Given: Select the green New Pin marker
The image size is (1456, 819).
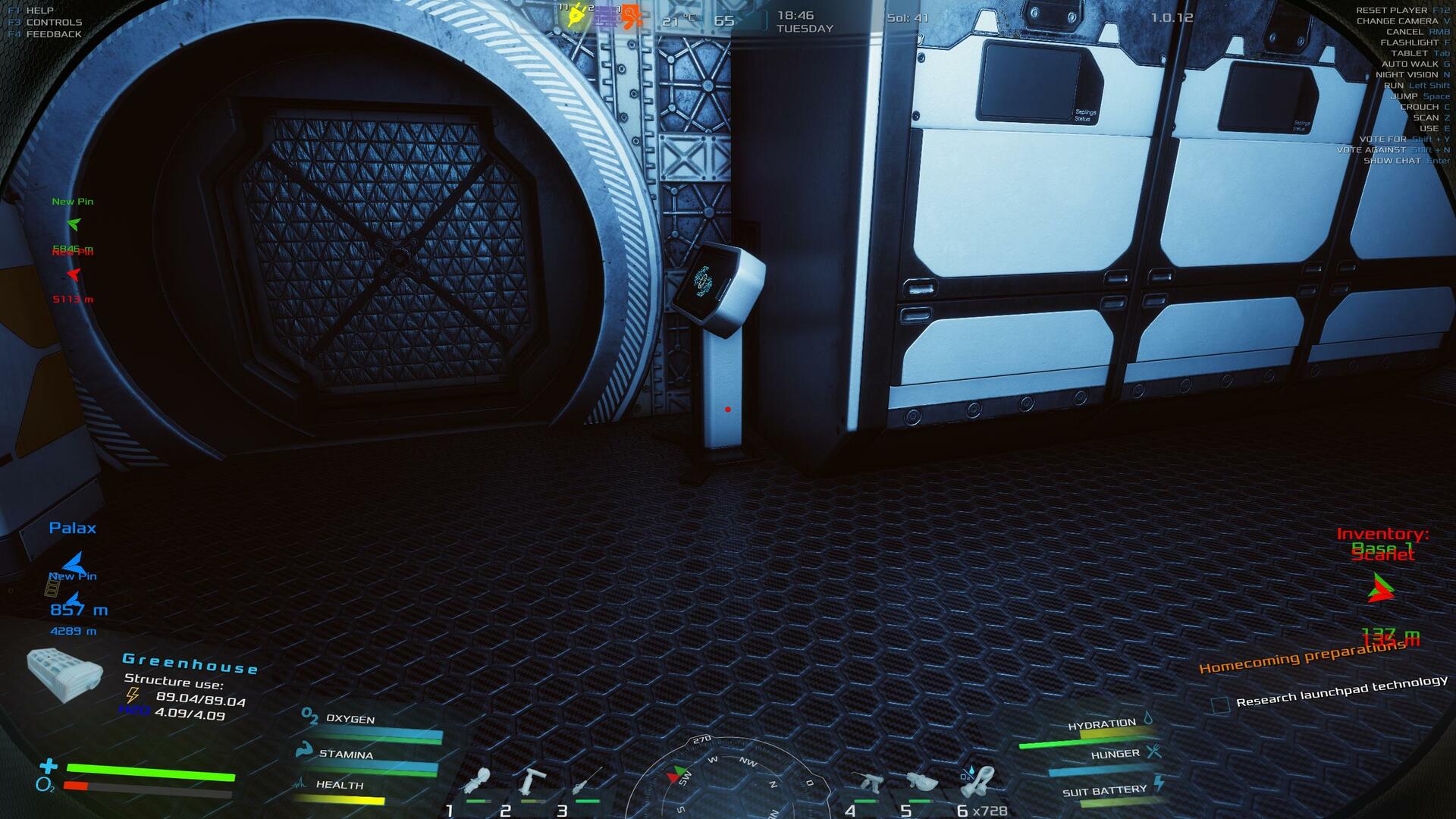Looking at the screenshot, I should coord(73,224).
